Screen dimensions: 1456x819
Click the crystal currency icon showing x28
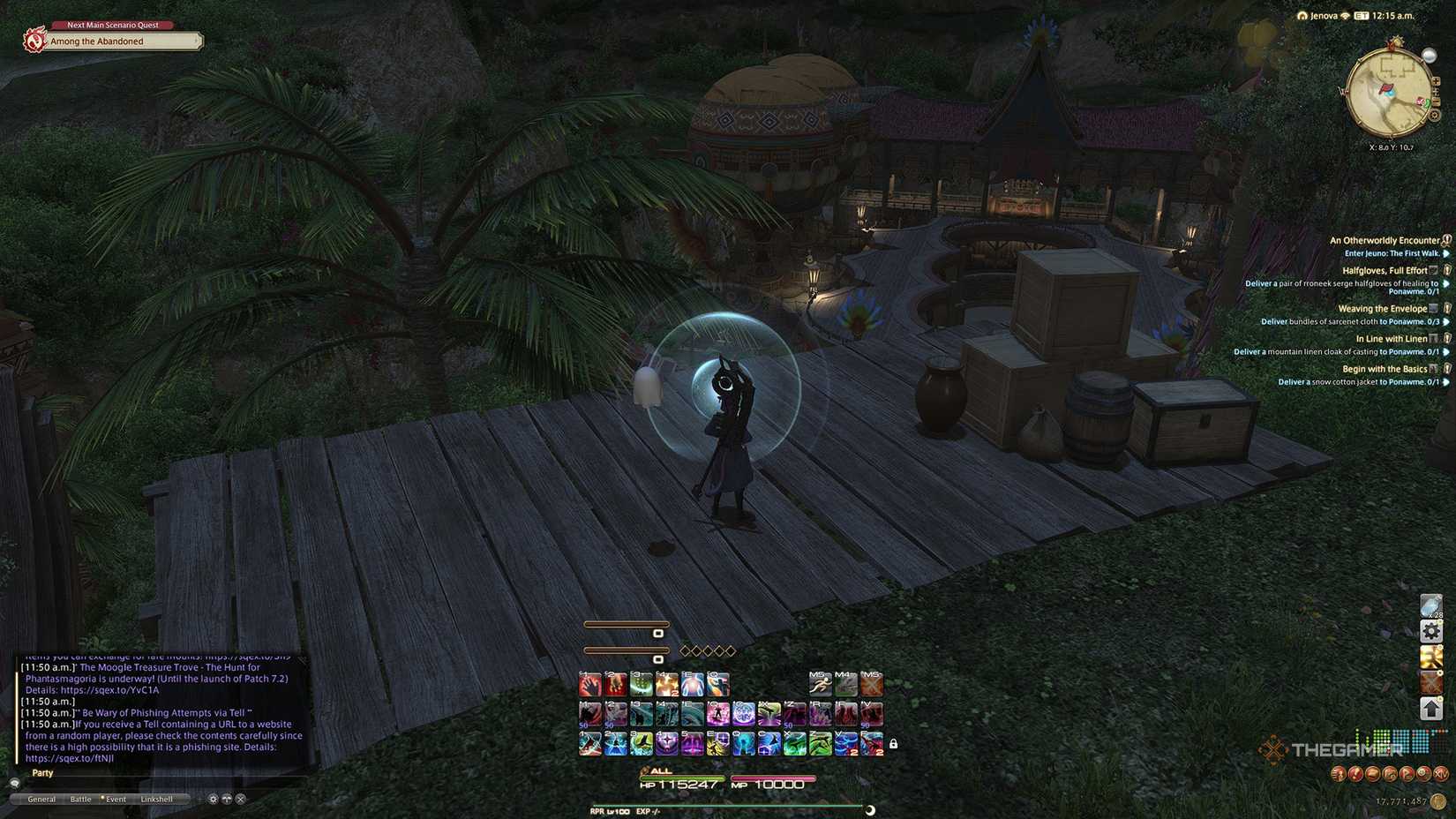1430,605
